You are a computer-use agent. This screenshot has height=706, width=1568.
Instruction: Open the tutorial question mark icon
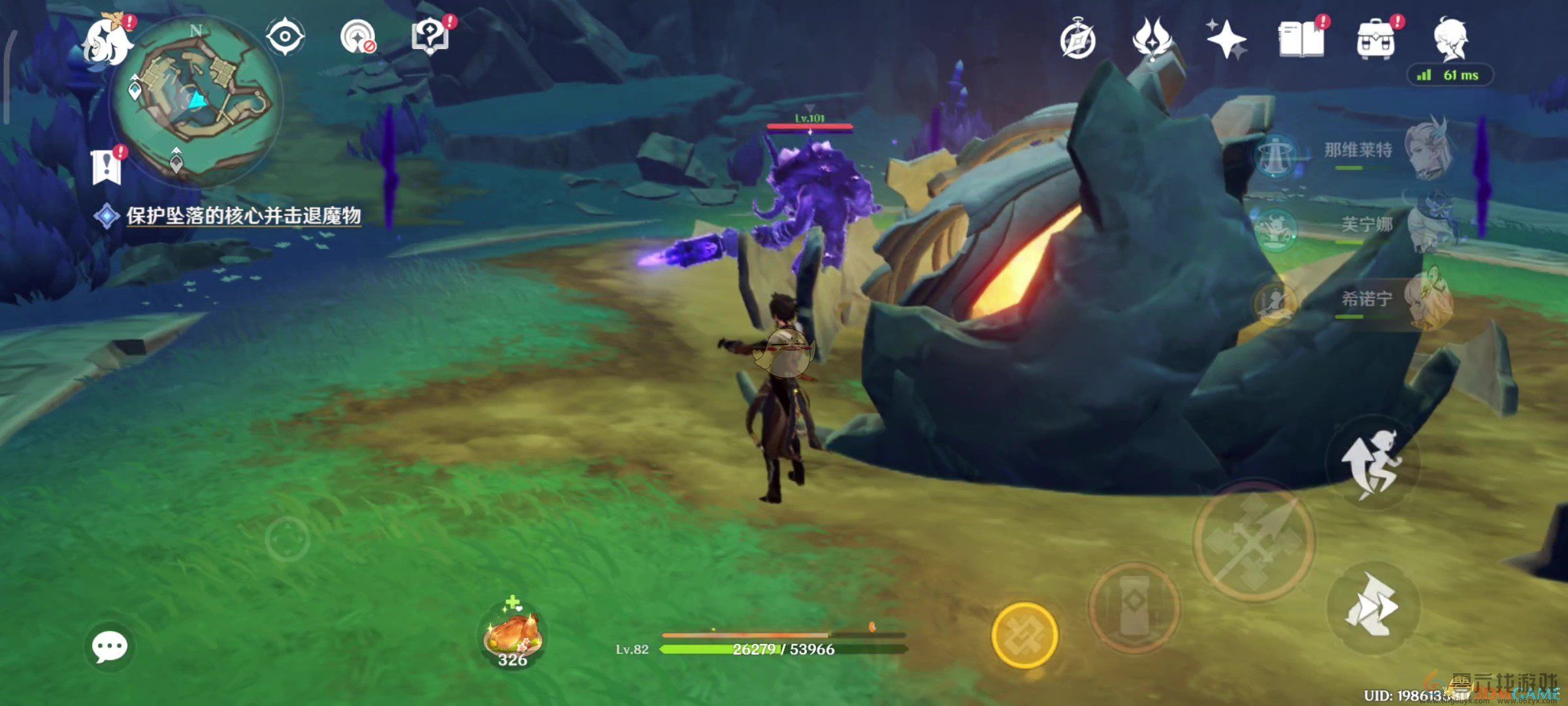pos(431,37)
